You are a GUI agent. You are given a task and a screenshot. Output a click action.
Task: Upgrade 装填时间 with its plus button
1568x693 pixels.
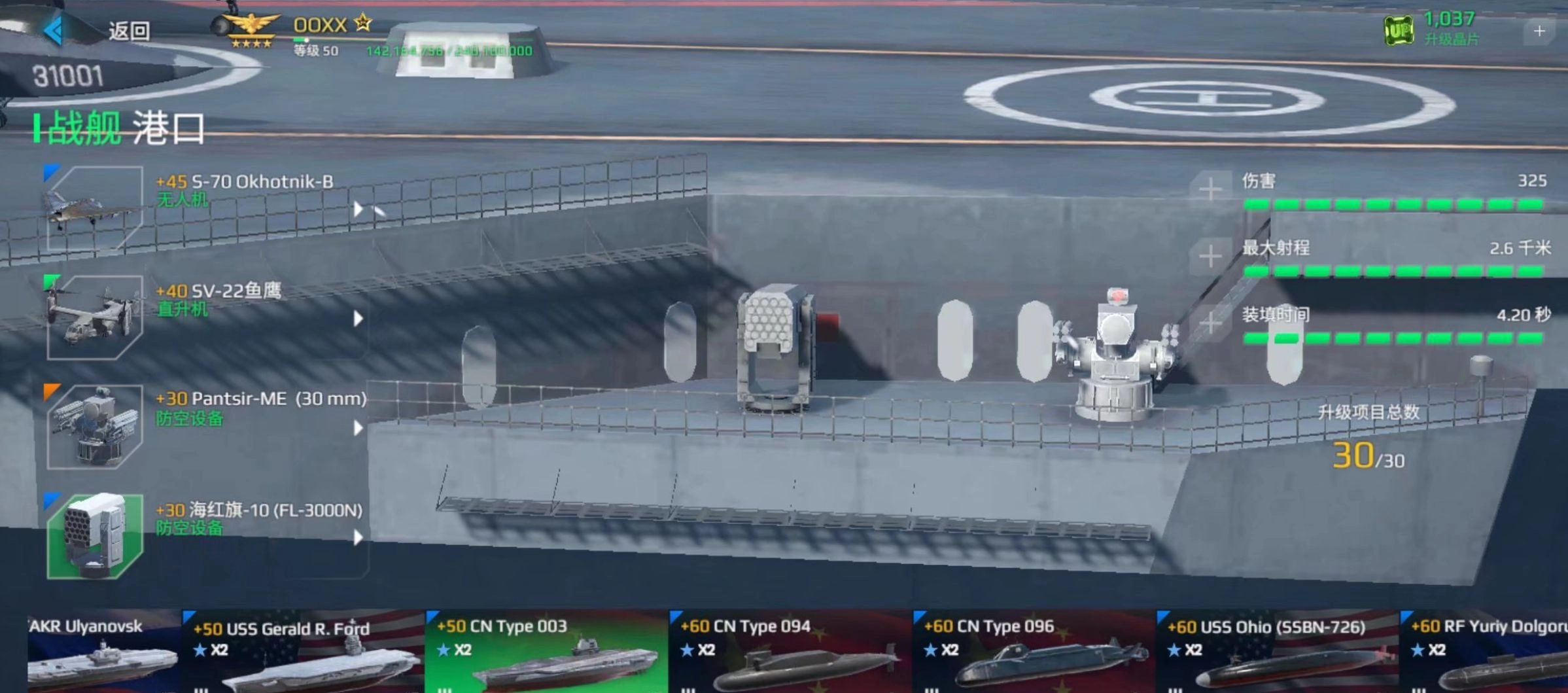[1210, 323]
